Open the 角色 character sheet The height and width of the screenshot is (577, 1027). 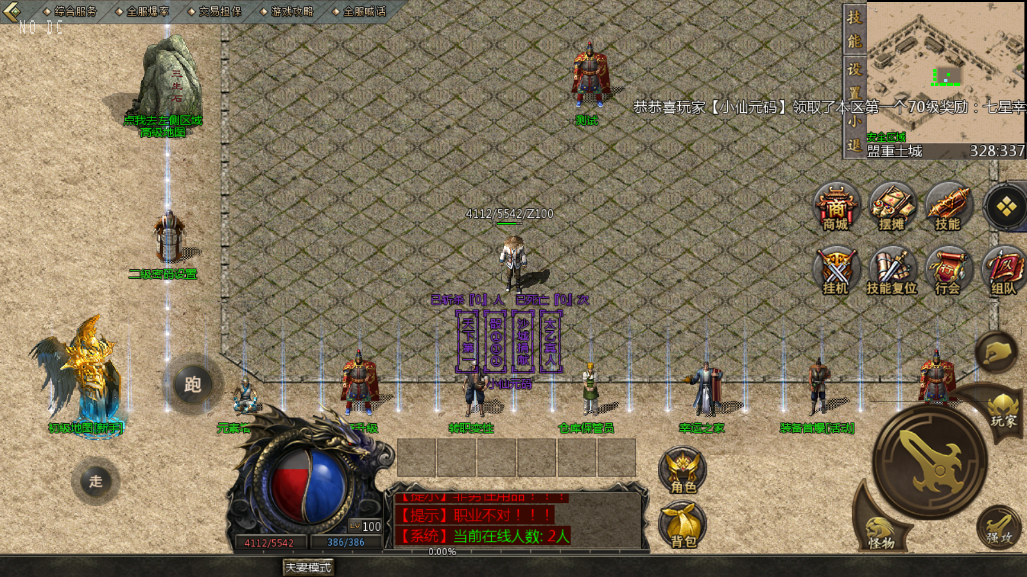[x=683, y=470]
